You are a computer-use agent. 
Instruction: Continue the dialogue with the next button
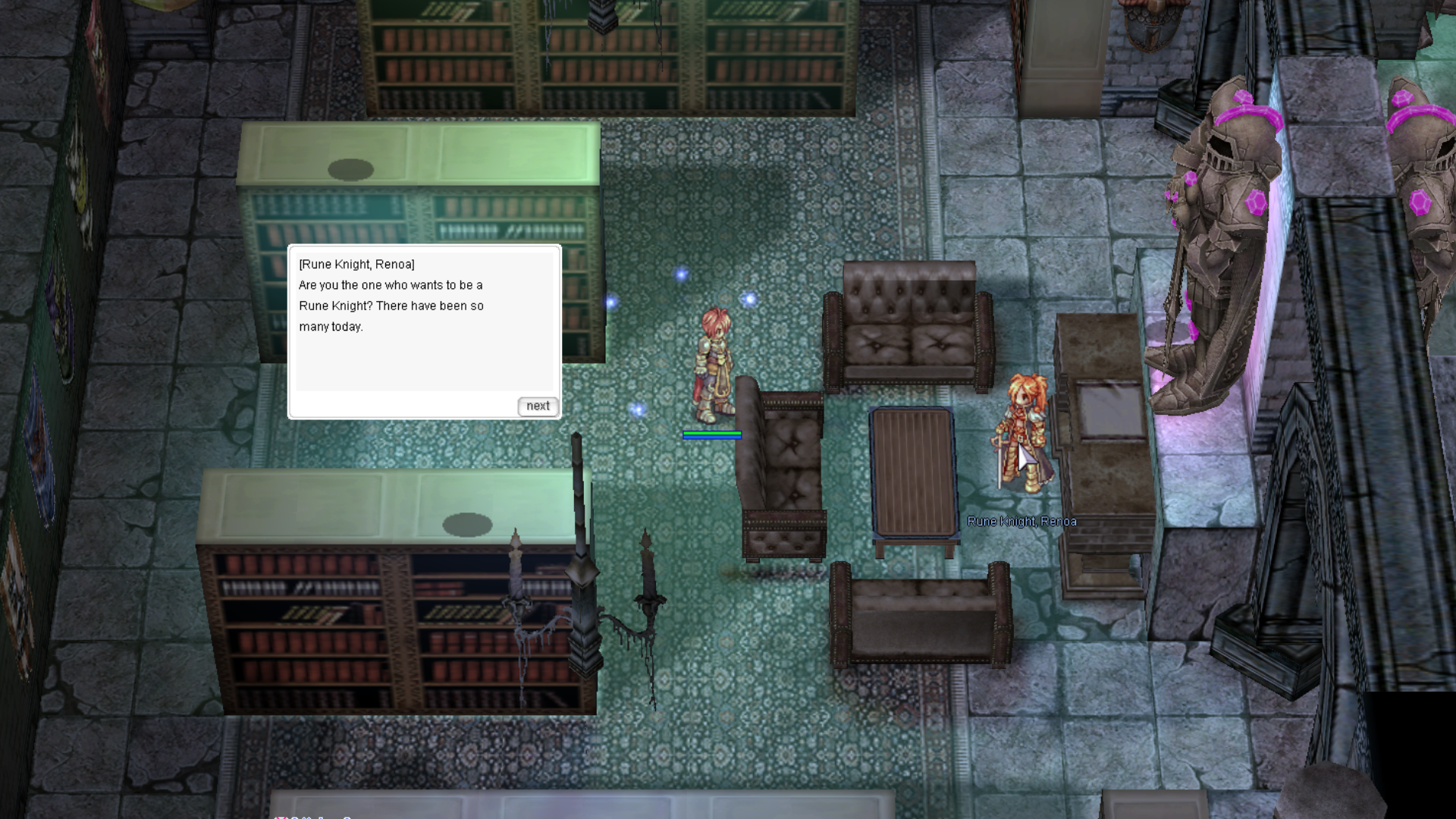[538, 406]
